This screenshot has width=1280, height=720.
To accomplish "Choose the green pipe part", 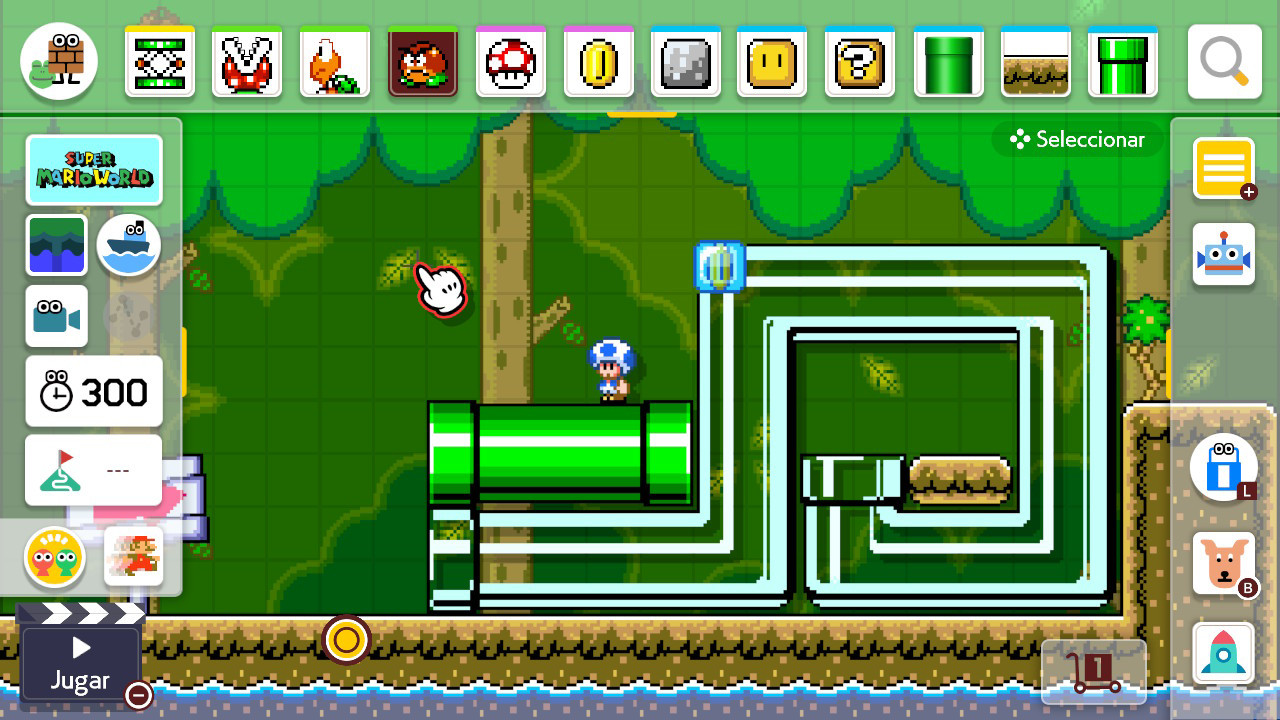I will pyautogui.click(x=948, y=61).
